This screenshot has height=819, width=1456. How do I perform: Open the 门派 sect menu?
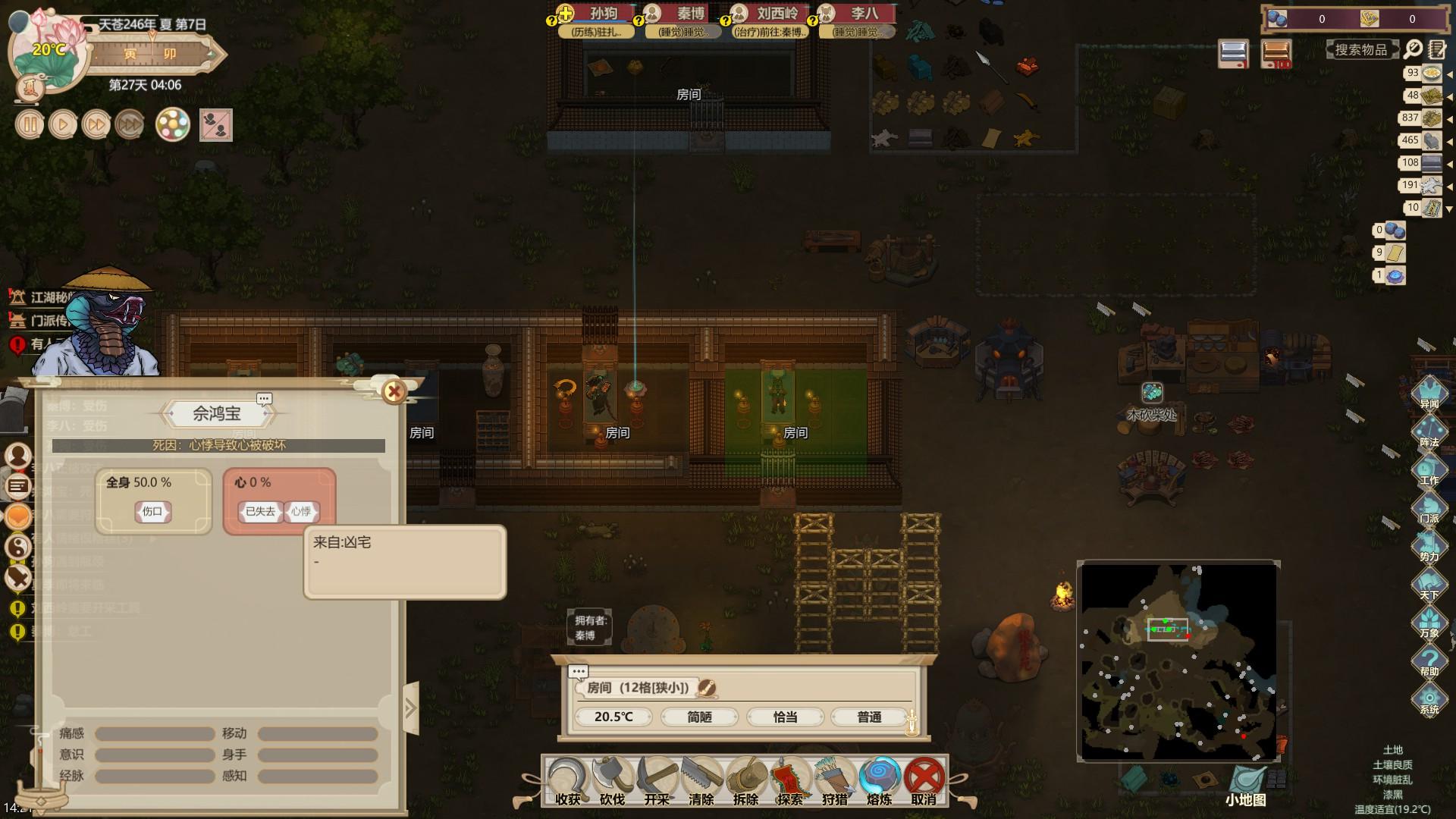point(1429,507)
